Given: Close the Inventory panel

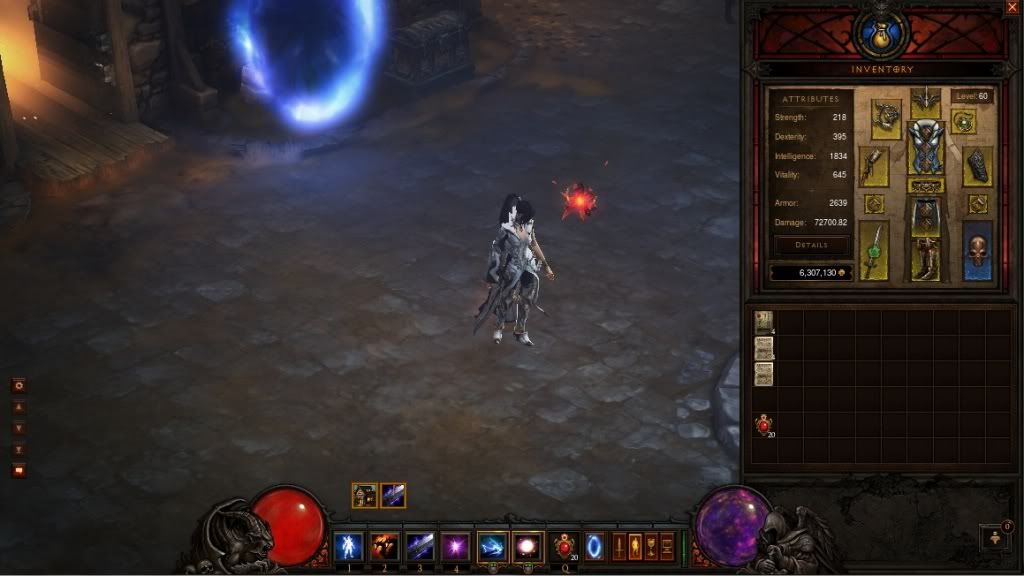Looking at the screenshot, I should (x=1012, y=8).
